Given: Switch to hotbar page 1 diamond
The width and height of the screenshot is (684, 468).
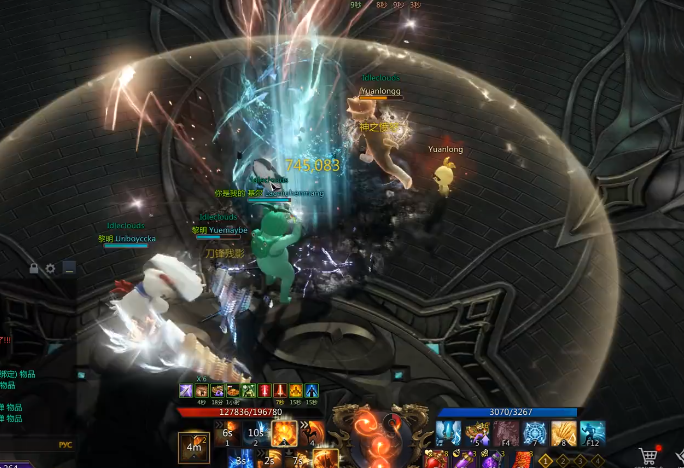Looking at the screenshot, I should [546, 460].
